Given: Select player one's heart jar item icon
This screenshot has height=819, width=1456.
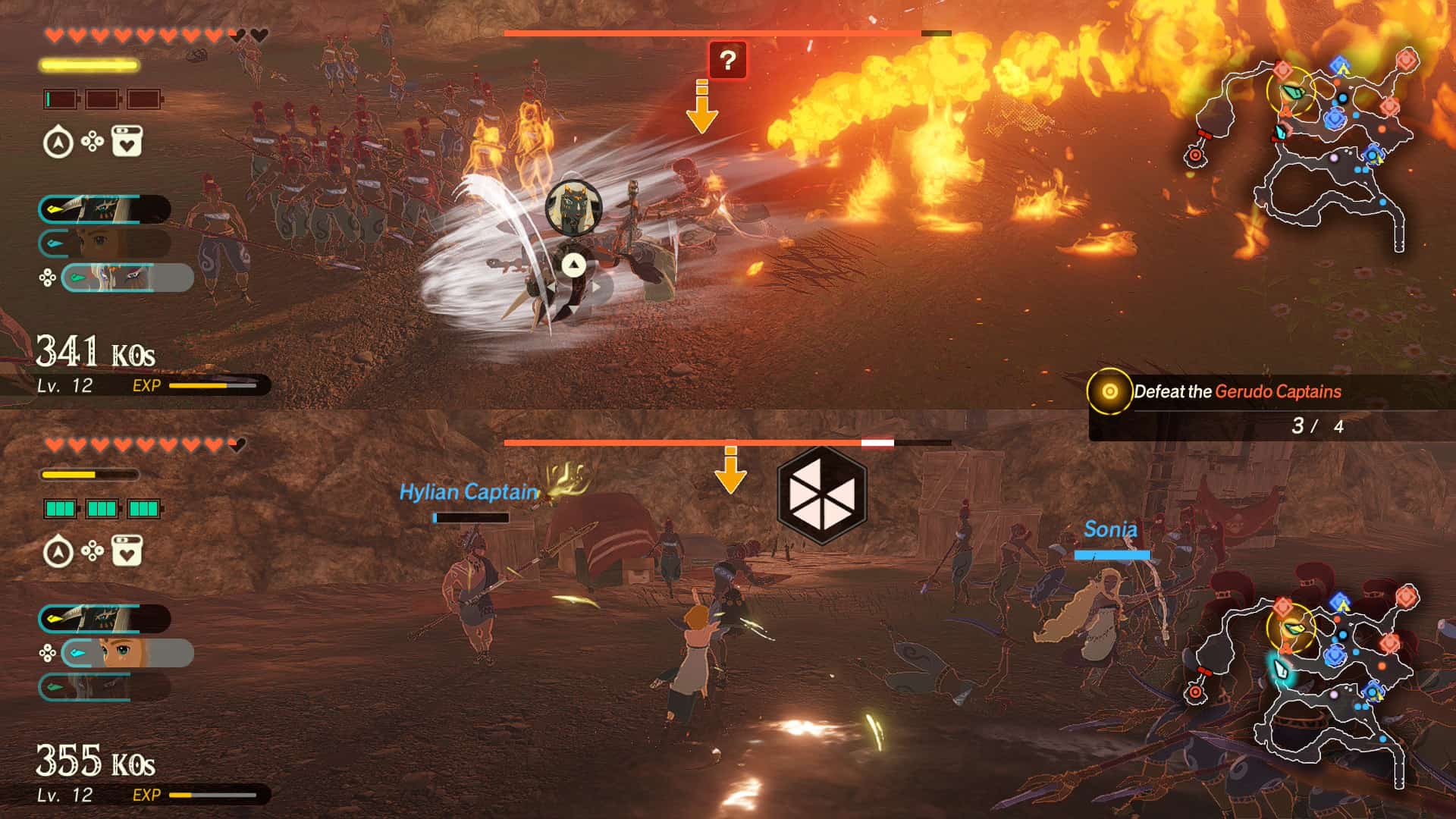Looking at the screenshot, I should (x=127, y=142).
